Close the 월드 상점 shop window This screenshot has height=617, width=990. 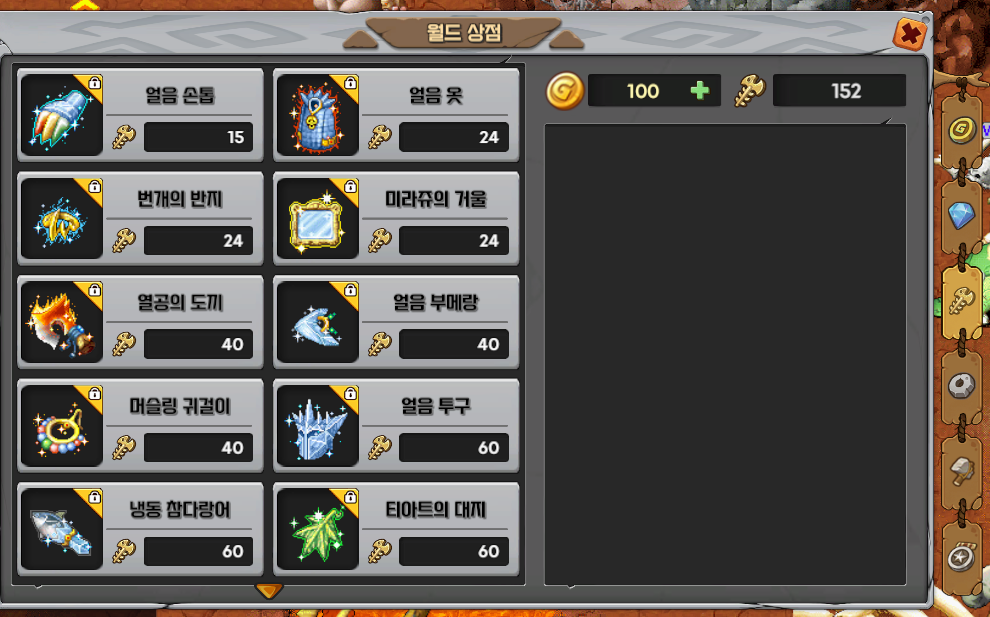point(910,34)
